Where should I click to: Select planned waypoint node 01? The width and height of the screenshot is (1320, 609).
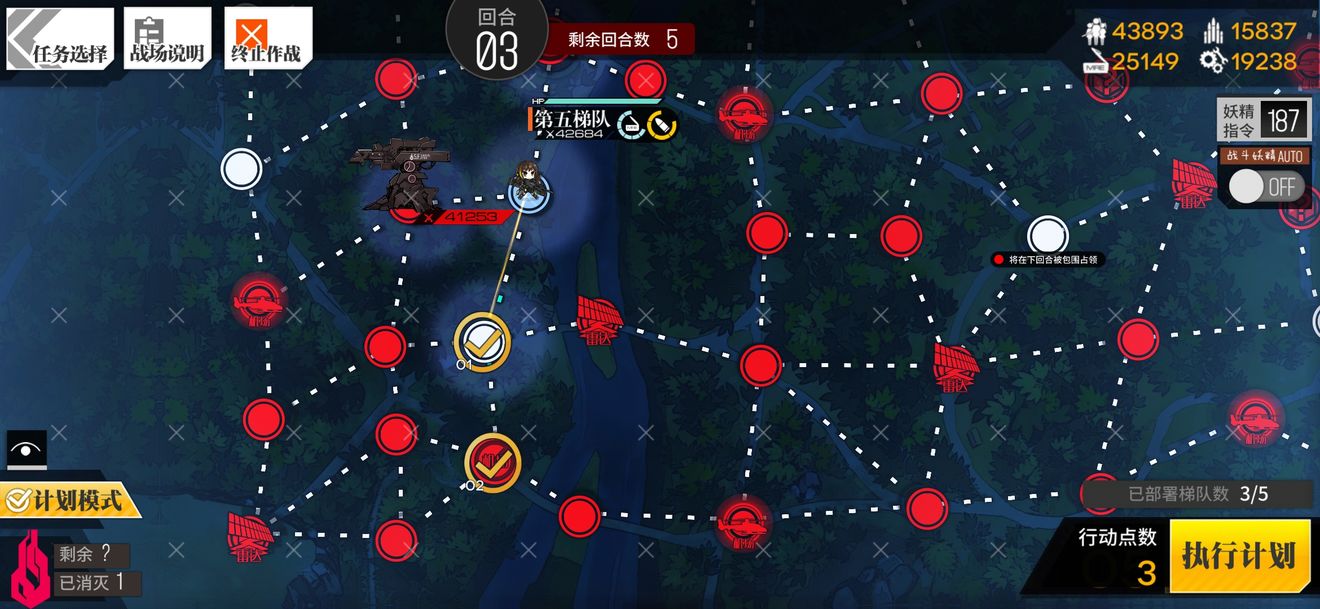483,340
